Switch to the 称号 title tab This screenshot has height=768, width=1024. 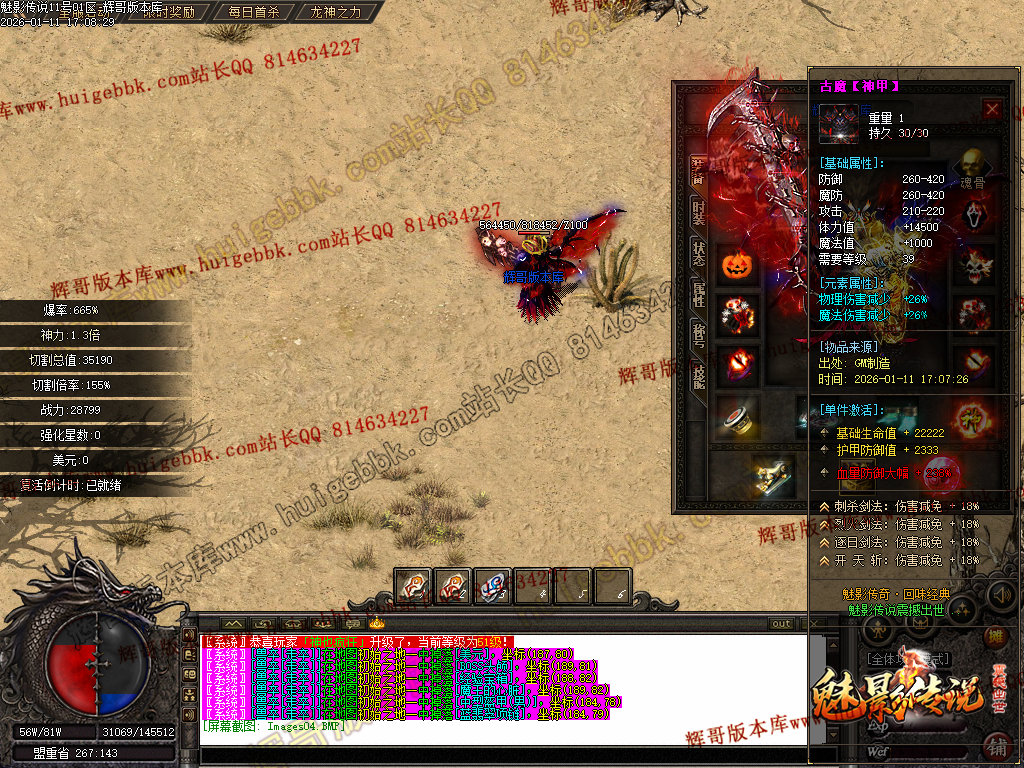699,336
